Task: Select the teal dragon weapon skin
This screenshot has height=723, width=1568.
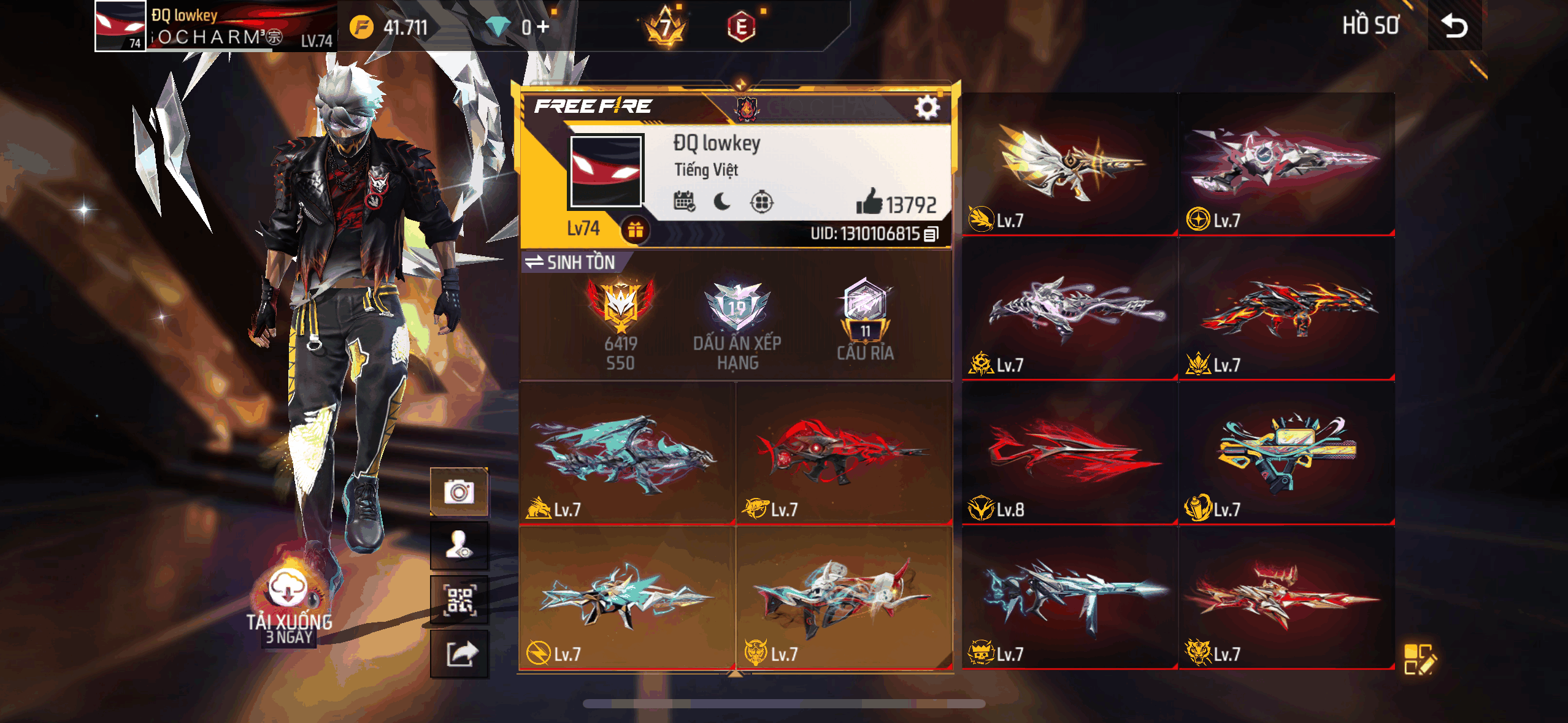Action: point(627,454)
